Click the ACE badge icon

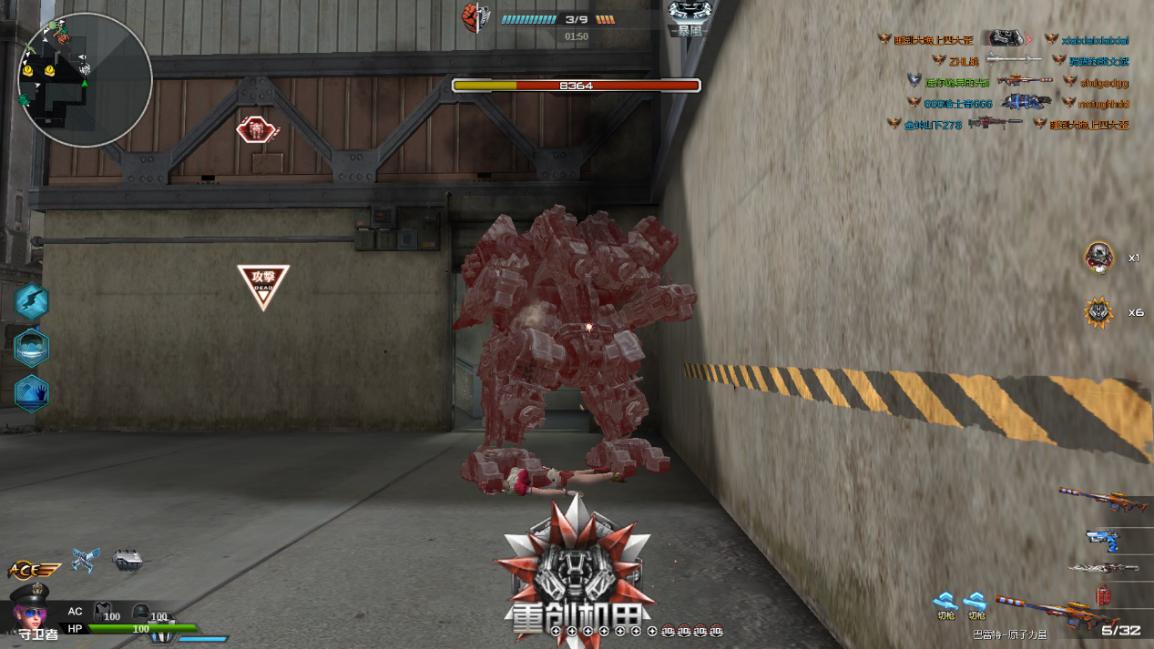(x=33, y=569)
